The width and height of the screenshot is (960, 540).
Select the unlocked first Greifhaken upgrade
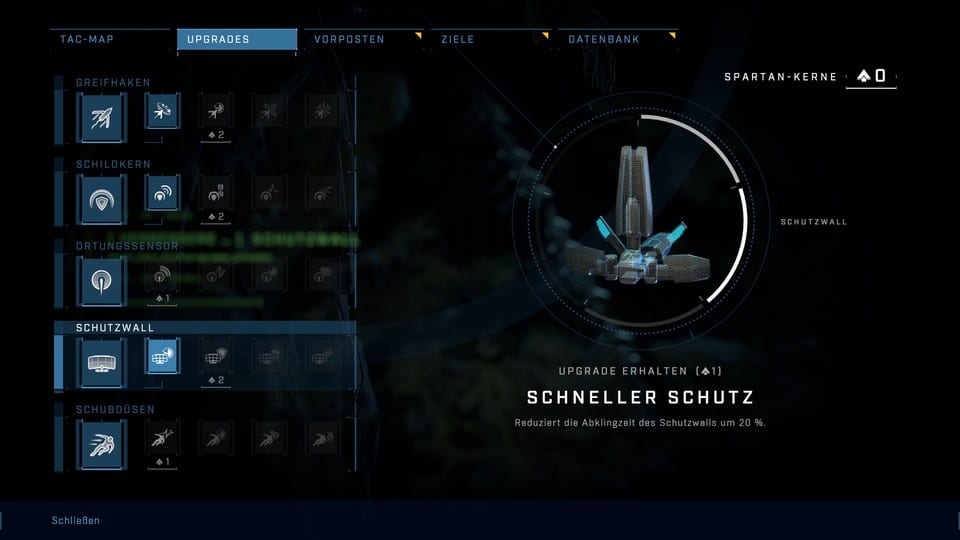coord(162,112)
